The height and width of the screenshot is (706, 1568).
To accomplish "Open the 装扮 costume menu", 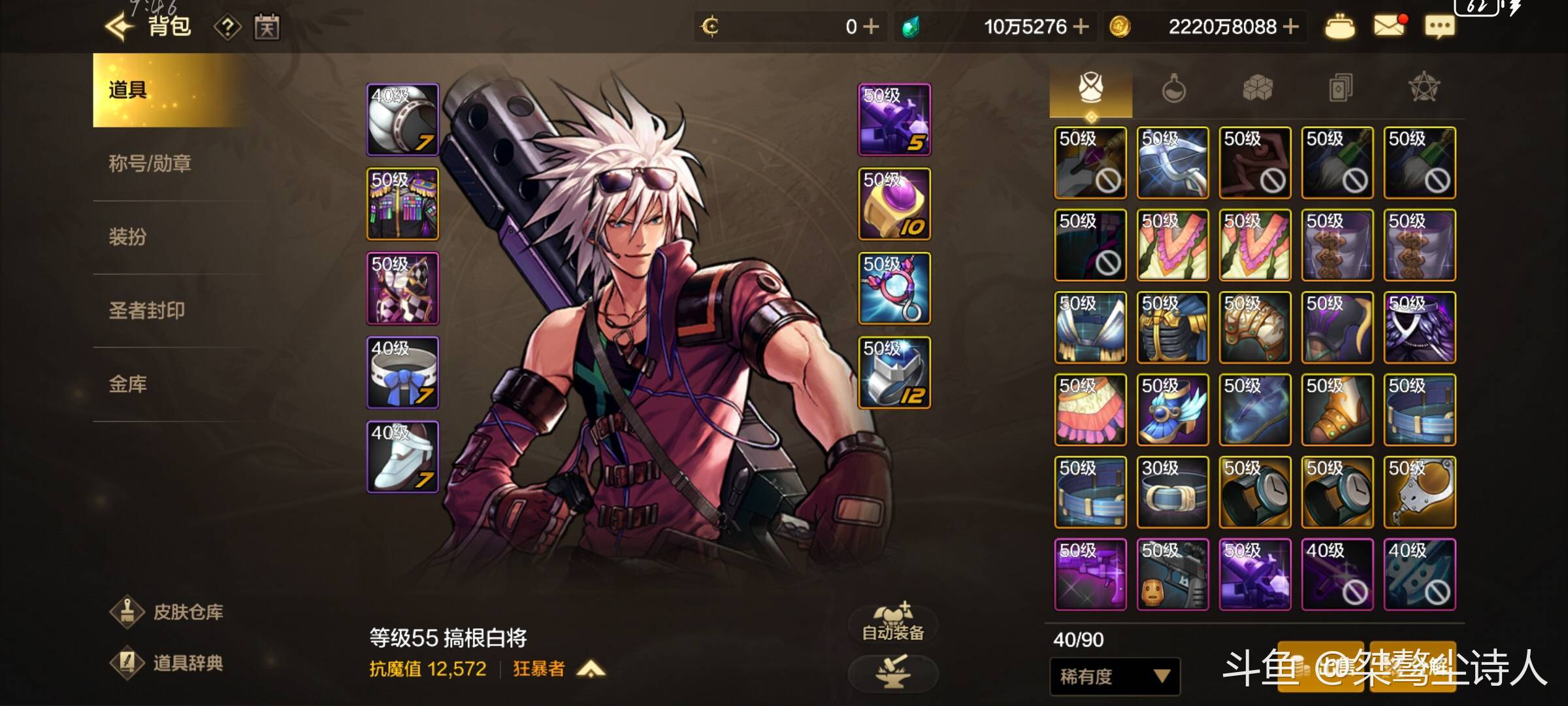I will click(x=127, y=237).
